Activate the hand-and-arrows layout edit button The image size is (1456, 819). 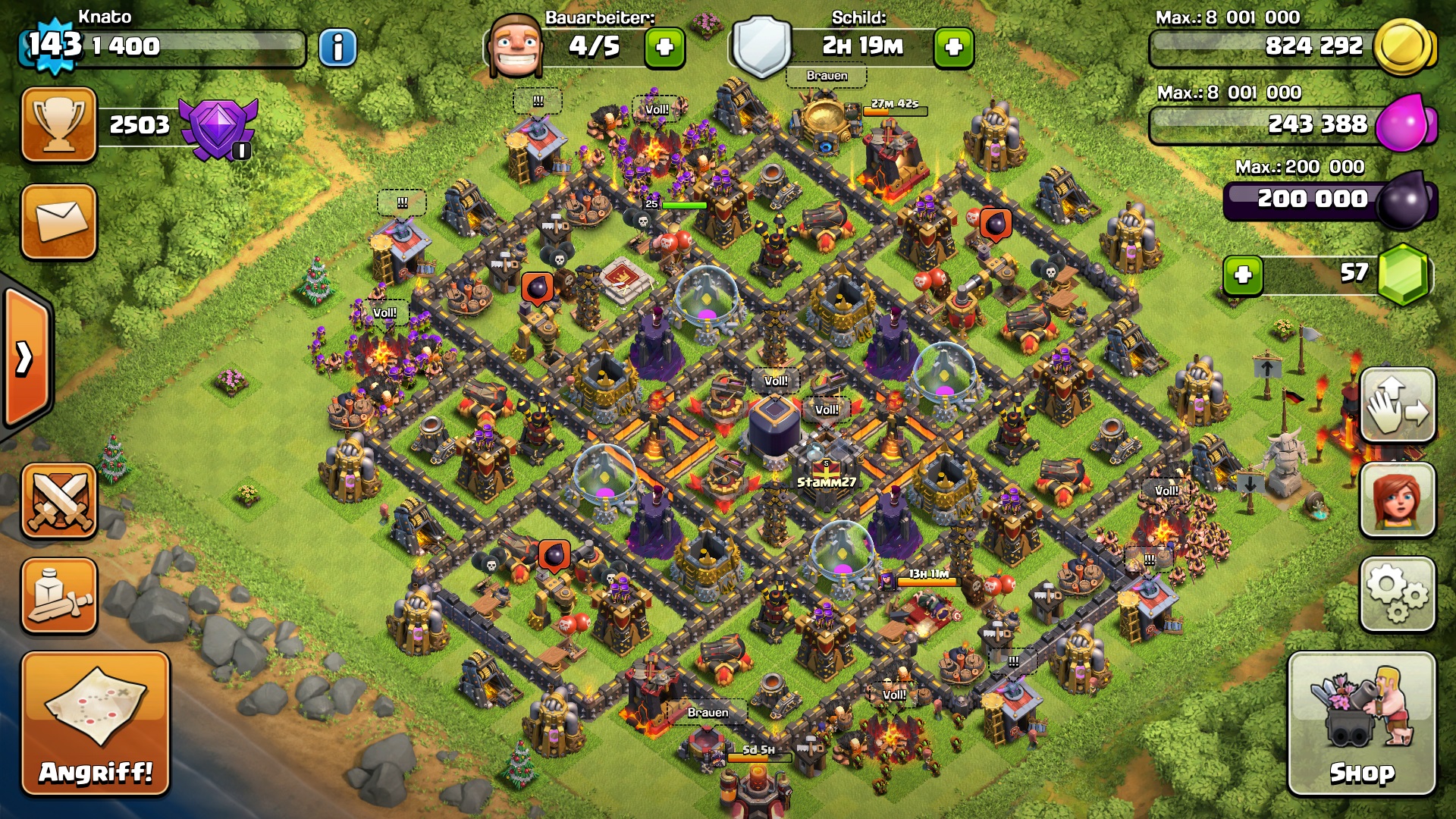[x=1397, y=406]
